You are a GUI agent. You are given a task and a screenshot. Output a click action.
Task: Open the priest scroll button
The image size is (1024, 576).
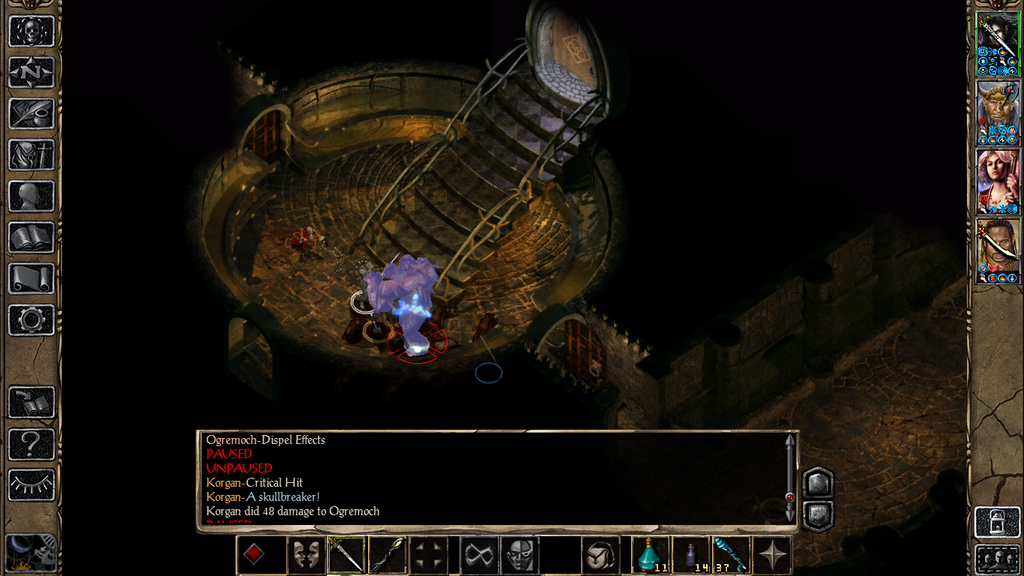[31, 278]
